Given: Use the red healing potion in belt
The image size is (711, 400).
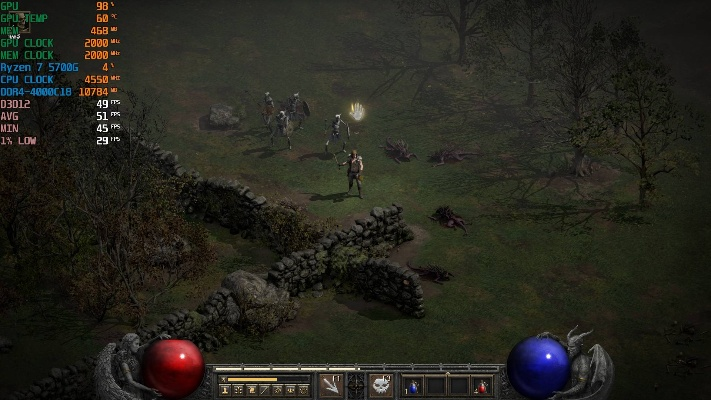Looking at the screenshot, I should tap(482, 386).
